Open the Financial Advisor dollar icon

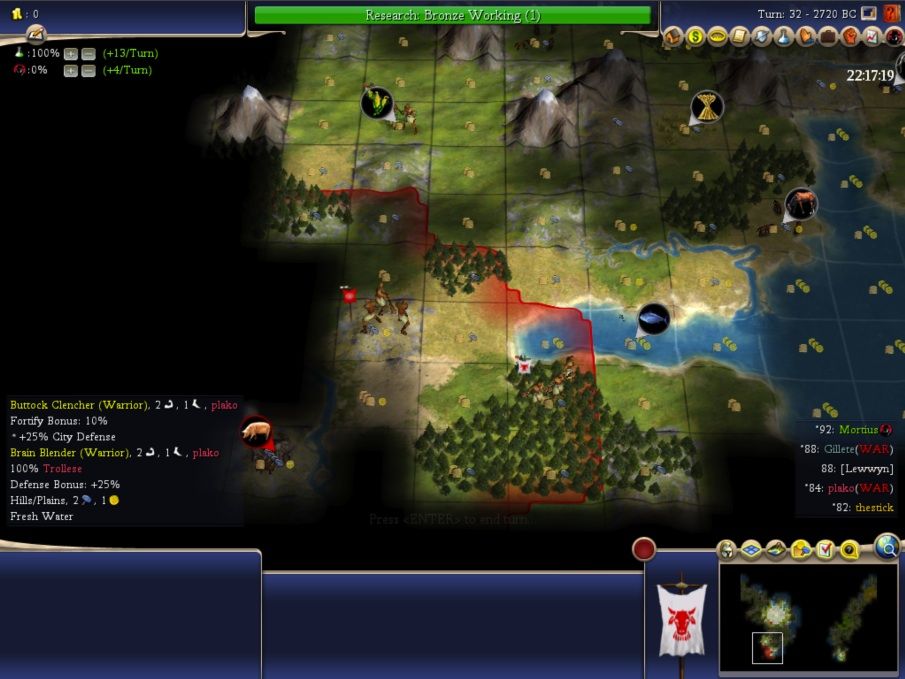pos(695,37)
